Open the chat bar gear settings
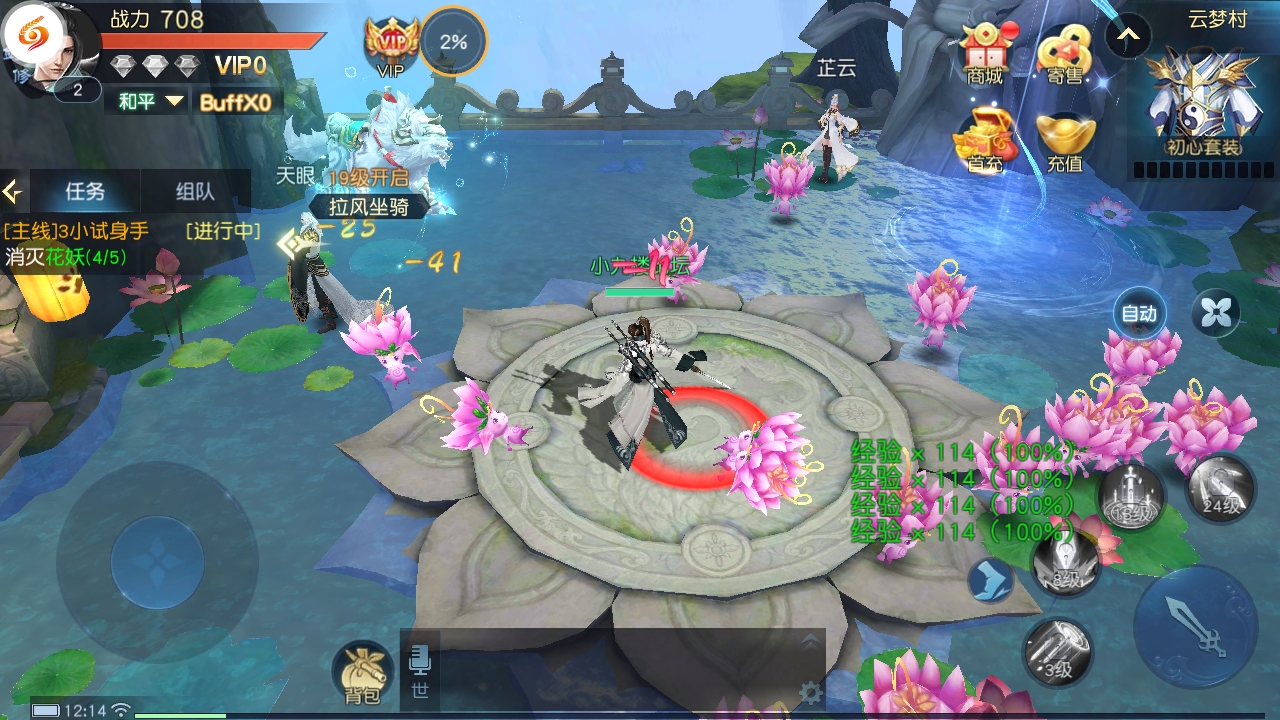This screenshot has width=1280, height=720. (811, 692)
